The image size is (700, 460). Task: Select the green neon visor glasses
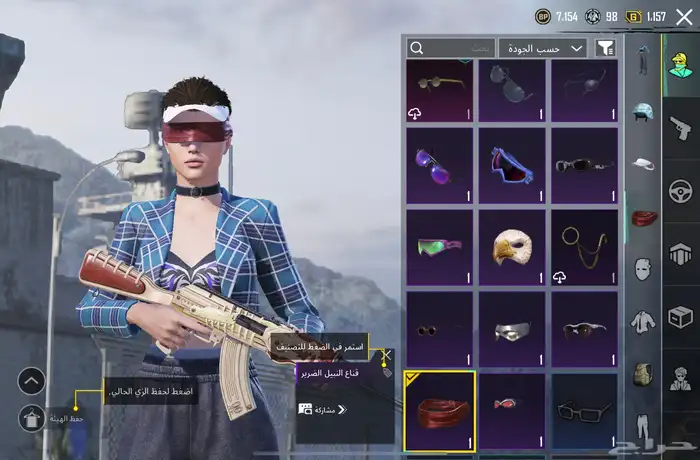point(440,246)
